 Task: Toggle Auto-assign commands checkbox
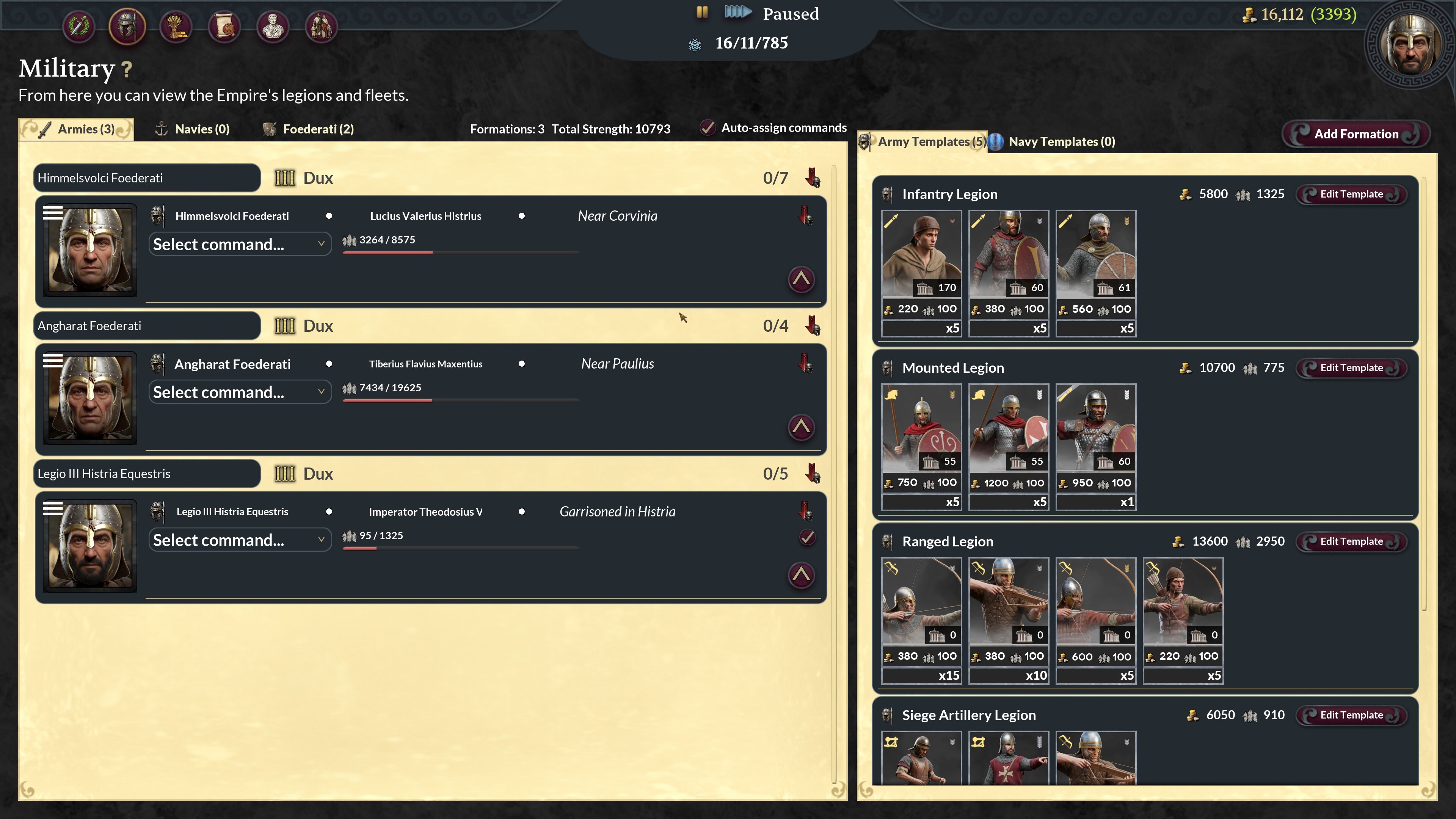[708, 128]
